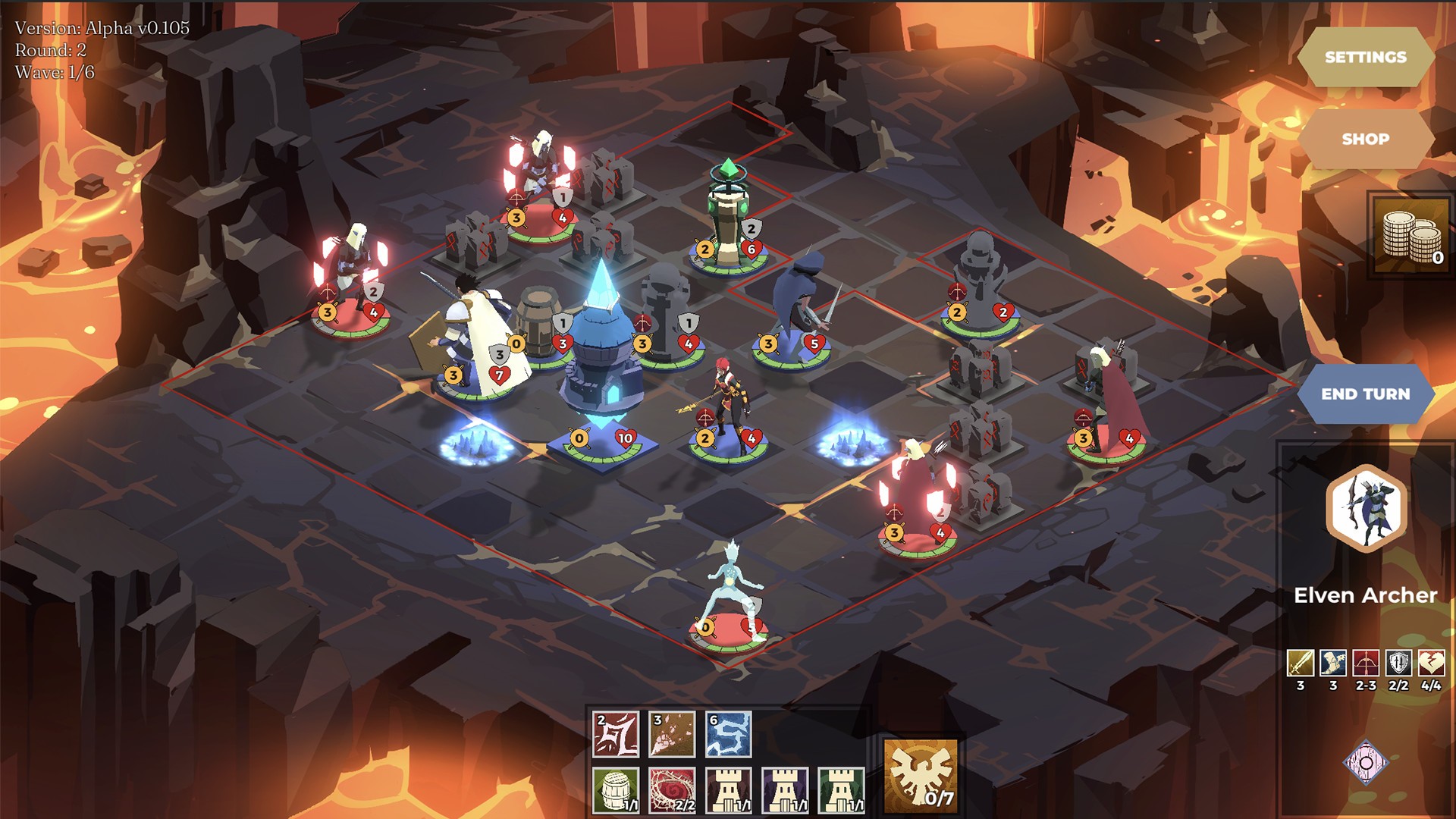Click the shield armor stat icon
Screen dimensions: 1456x819
click(1398, 663)
